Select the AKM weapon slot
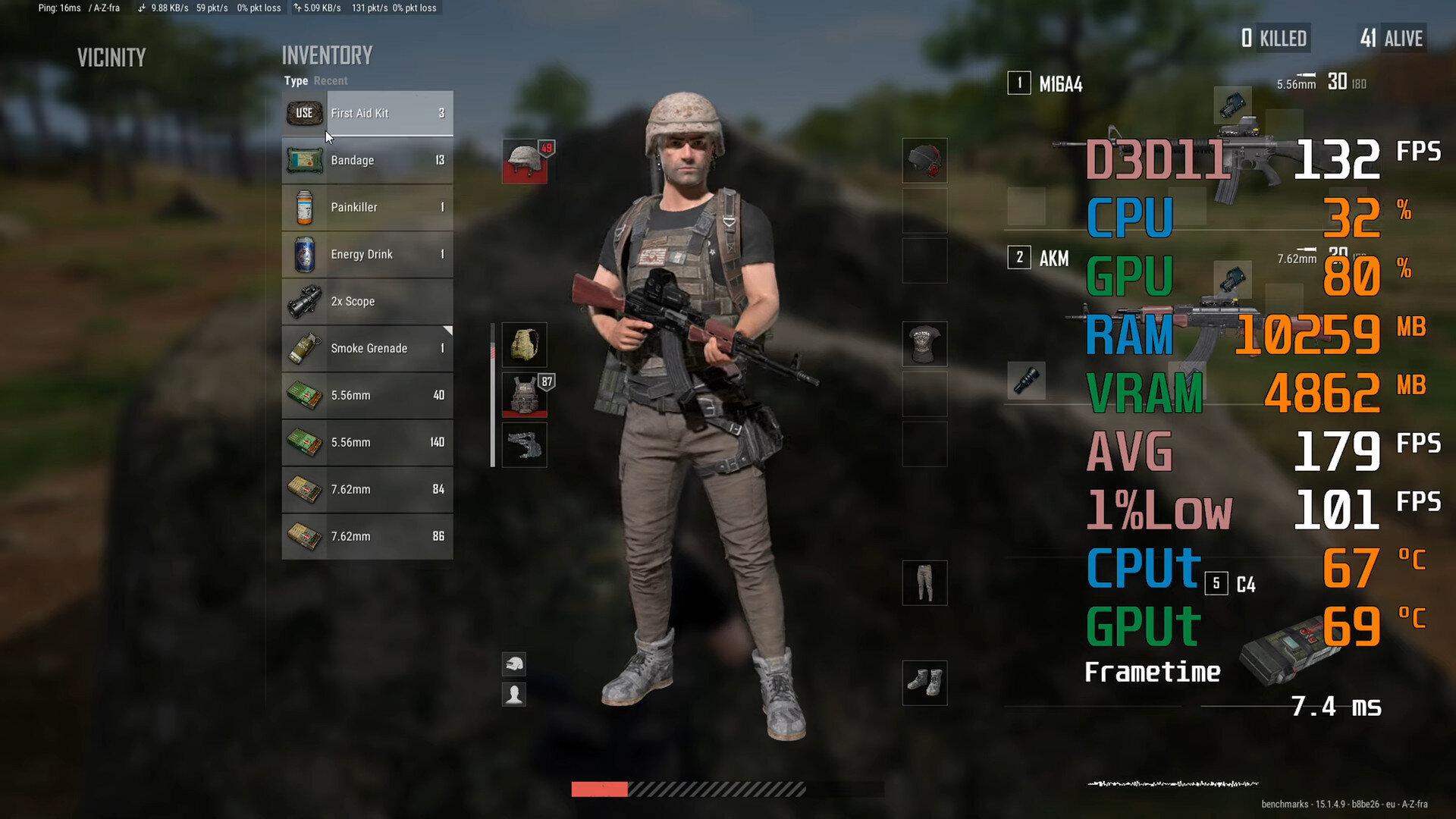1456x819 pixels. pos(1053,258)
